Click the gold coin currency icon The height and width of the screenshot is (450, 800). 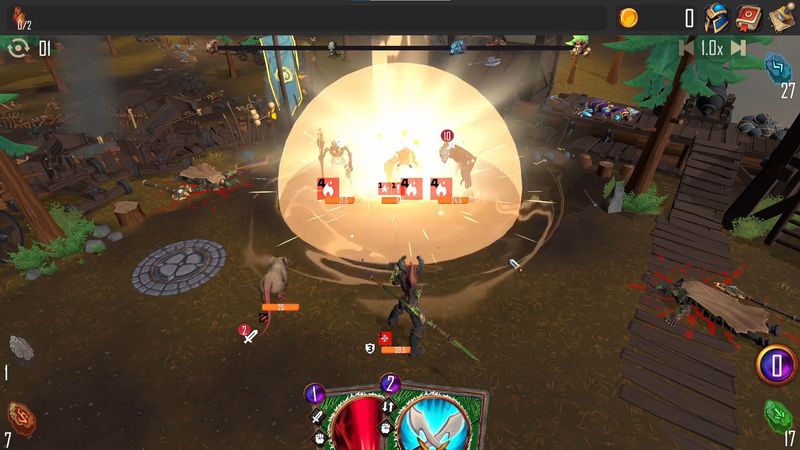628,18
